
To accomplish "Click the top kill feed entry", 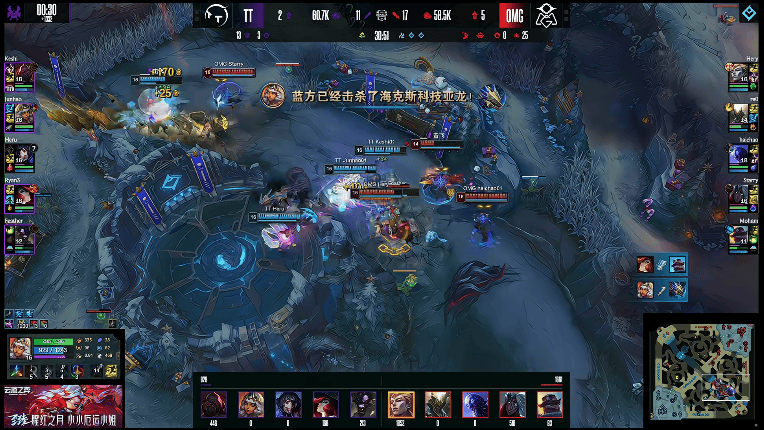I will 662,264.
